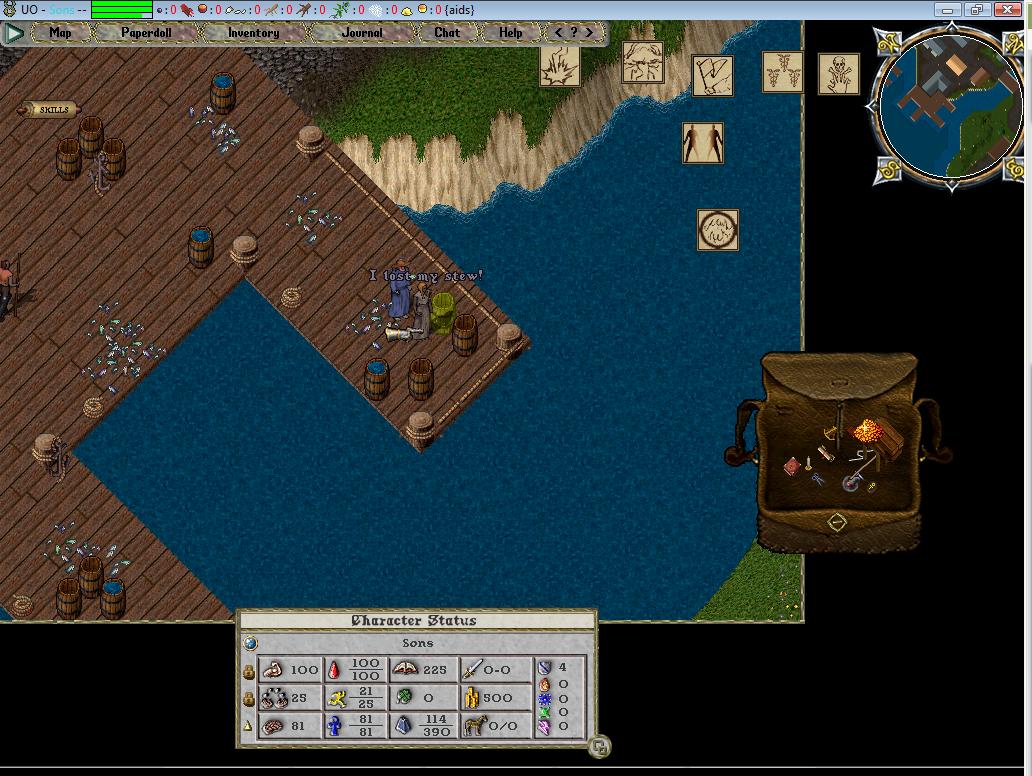Open the Chat menu
Screen dimensions: 1032x776
(447, 32)
